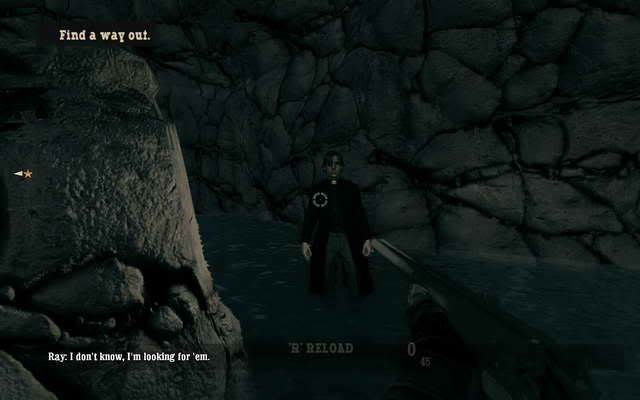Select the star objective direction marker
640x400 pixels.
click(x=26, y=174)
